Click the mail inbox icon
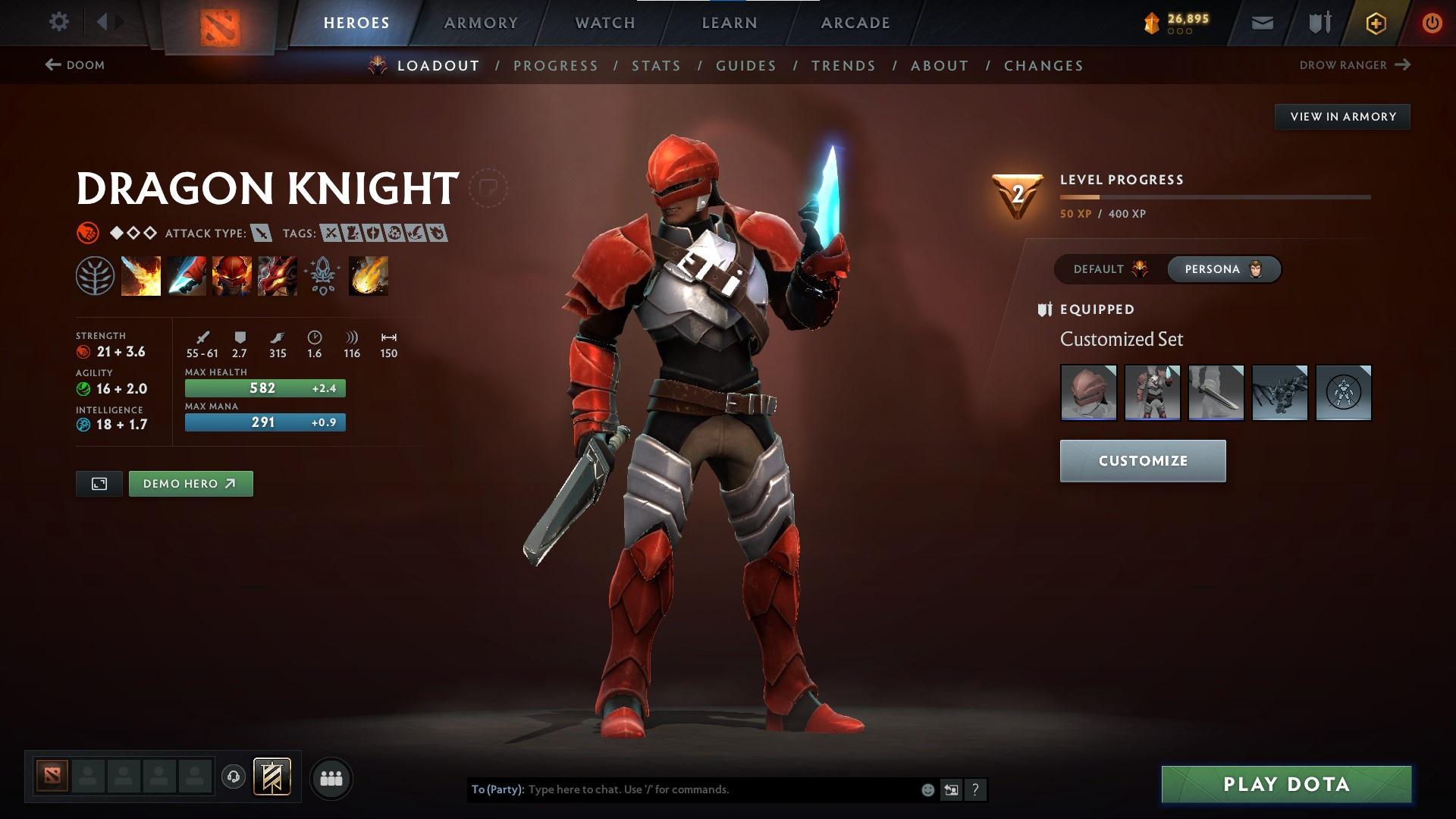1456x819 pixels. point(1263,22)
